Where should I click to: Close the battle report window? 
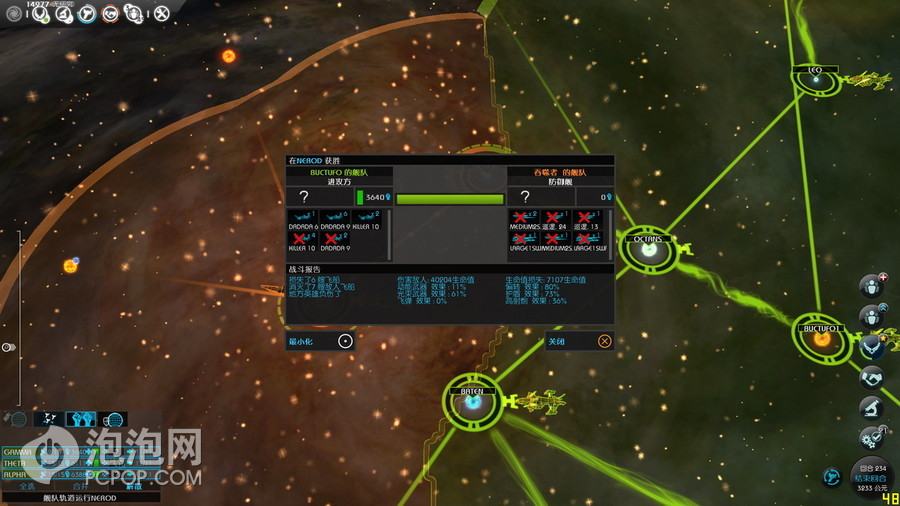point(604,341)
